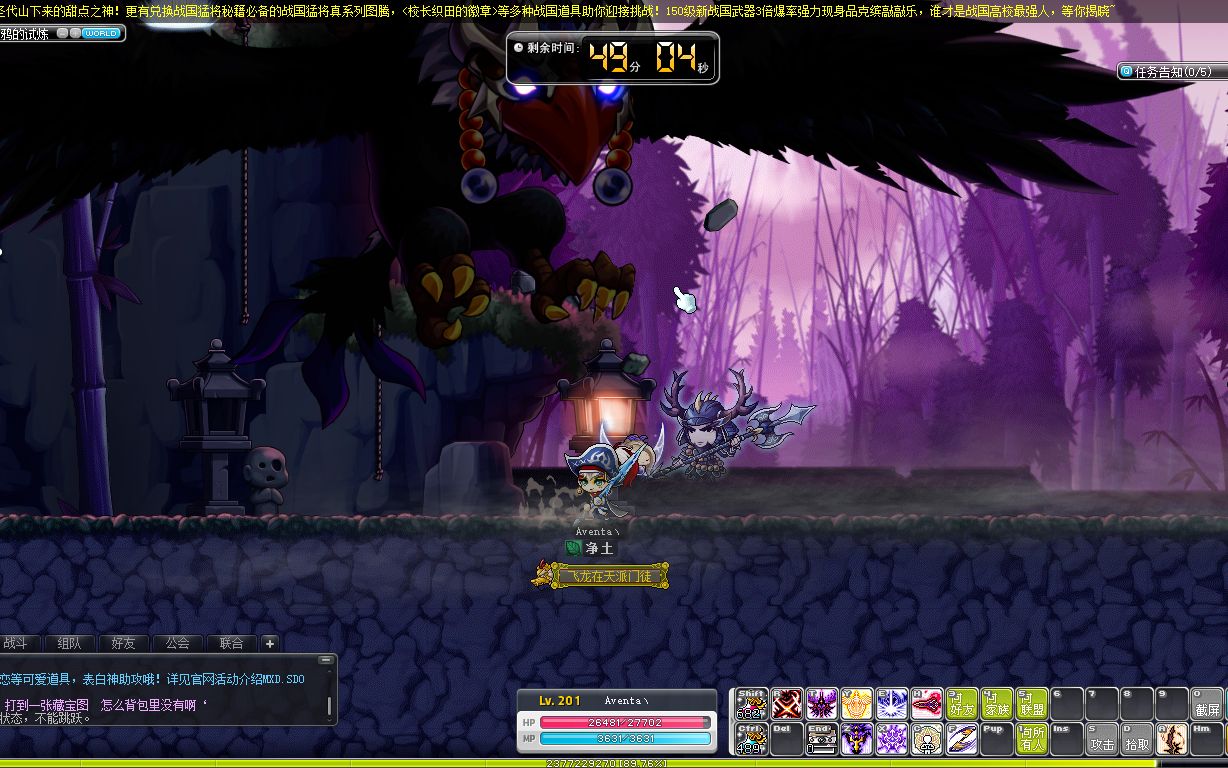Click the 好友 chat-target quickslot

pyautogui.click(x=962, y=704)
